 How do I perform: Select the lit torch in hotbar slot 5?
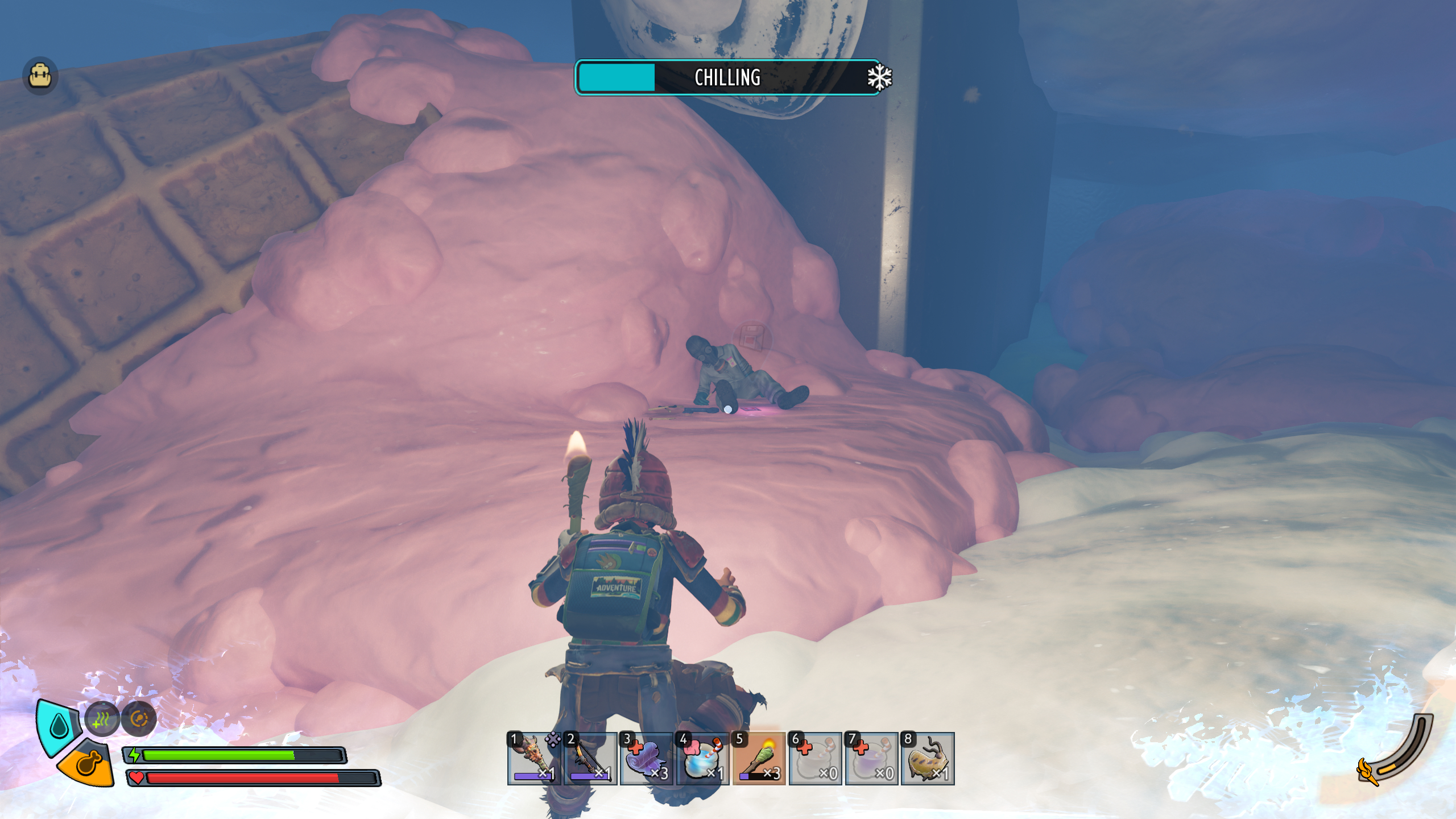point(759,759)
